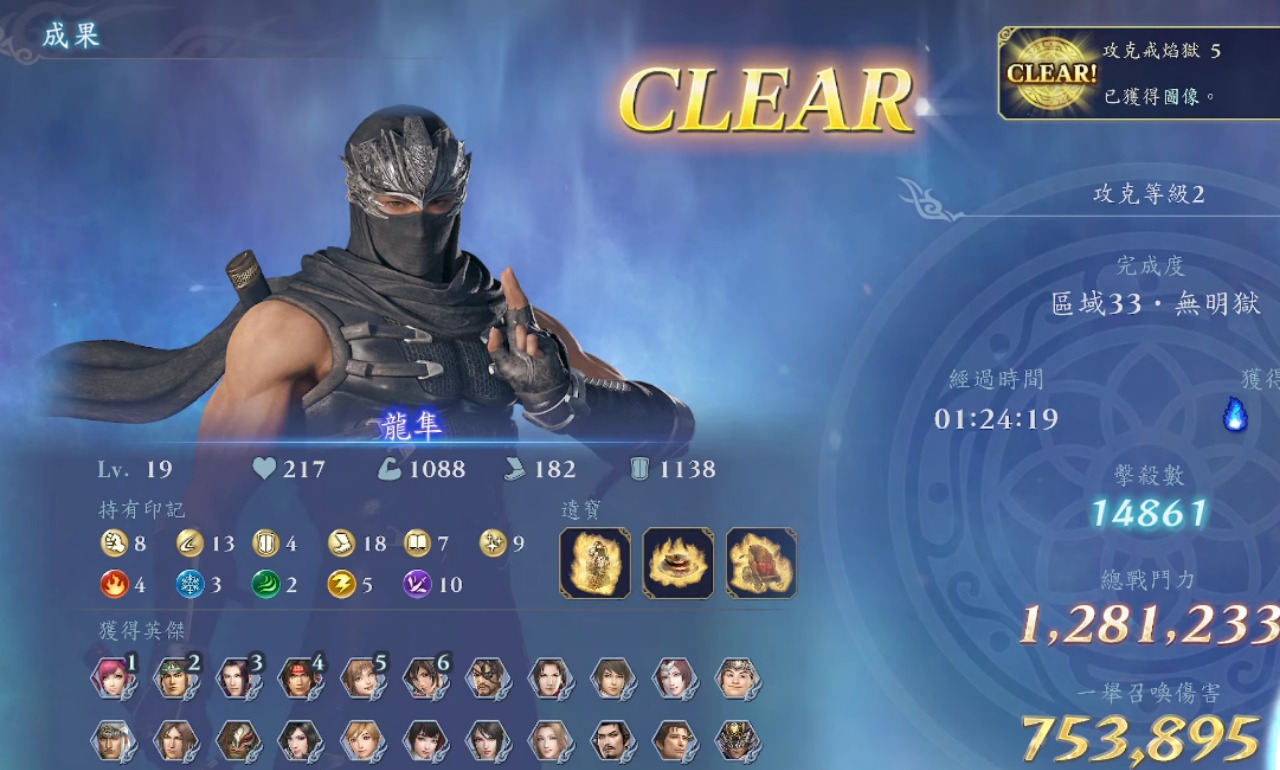This screenshot has width=1280, height=770.
Task: Inspect the first flaming relic under 遺寶
Action: click(595, 563)
